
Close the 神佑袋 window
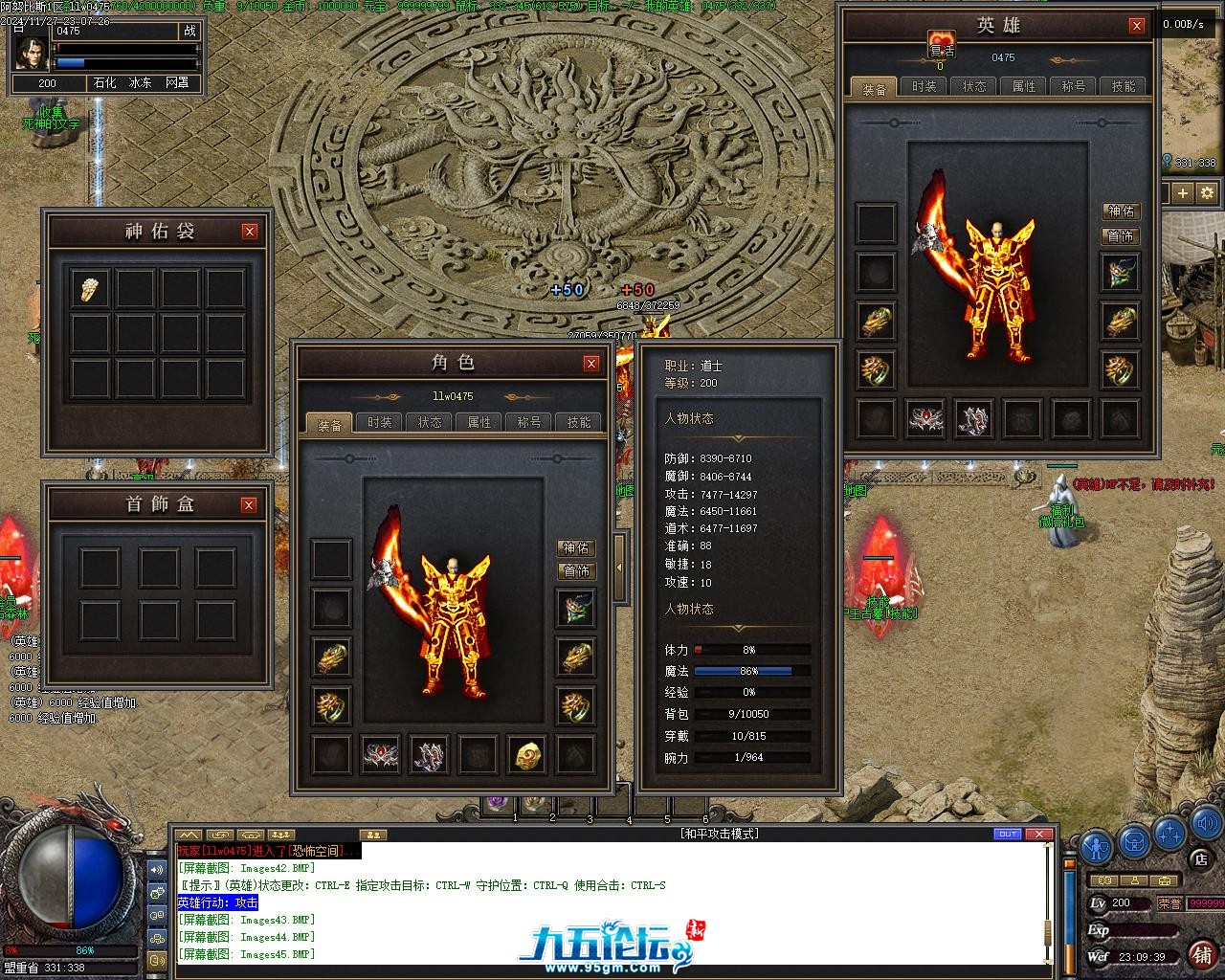click(x=250, y=232)
